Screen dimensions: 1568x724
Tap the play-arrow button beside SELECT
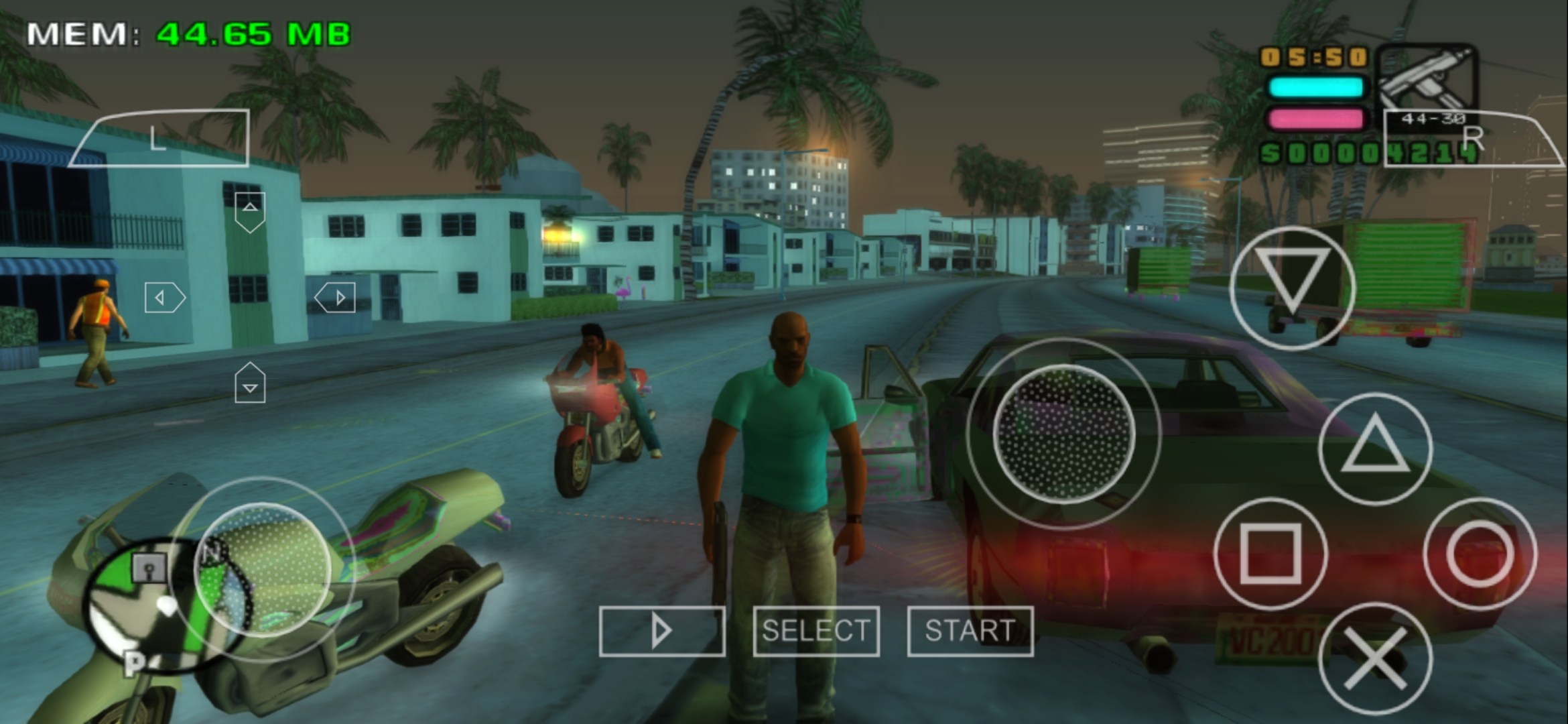pyautogui.click(x=663, y=630)
